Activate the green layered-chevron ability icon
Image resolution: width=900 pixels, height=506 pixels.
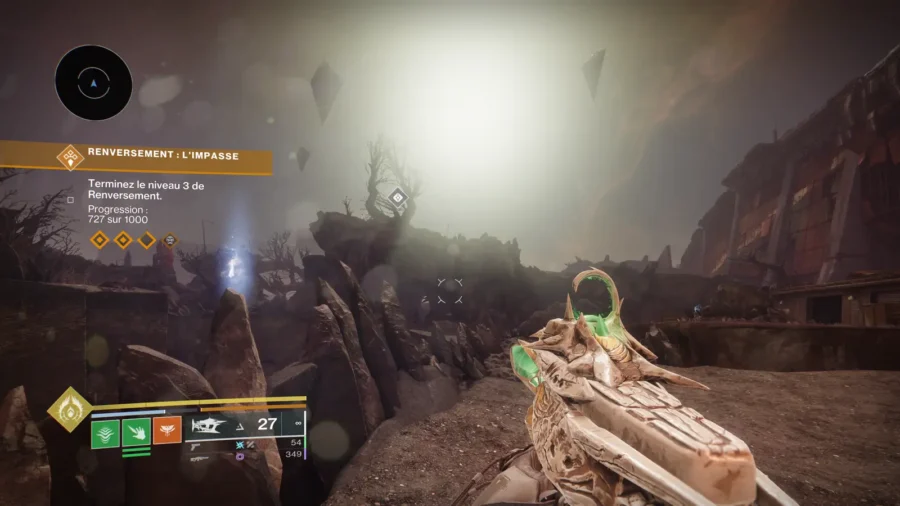tap(106, 431)
